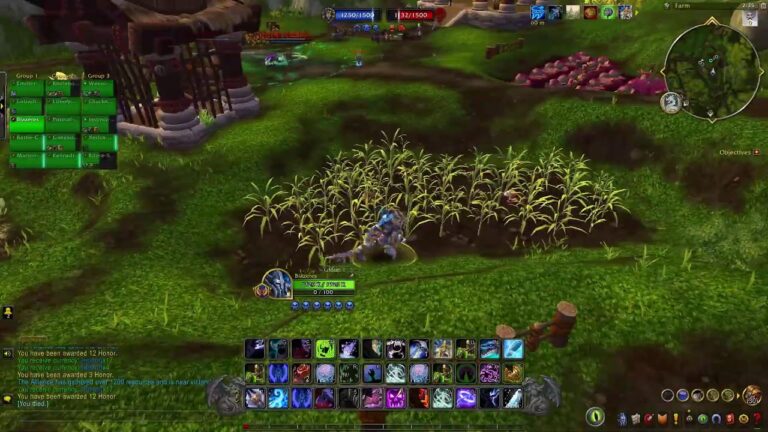Click the red orb buff icon
The image size is (768, 432).
point(590,12)
